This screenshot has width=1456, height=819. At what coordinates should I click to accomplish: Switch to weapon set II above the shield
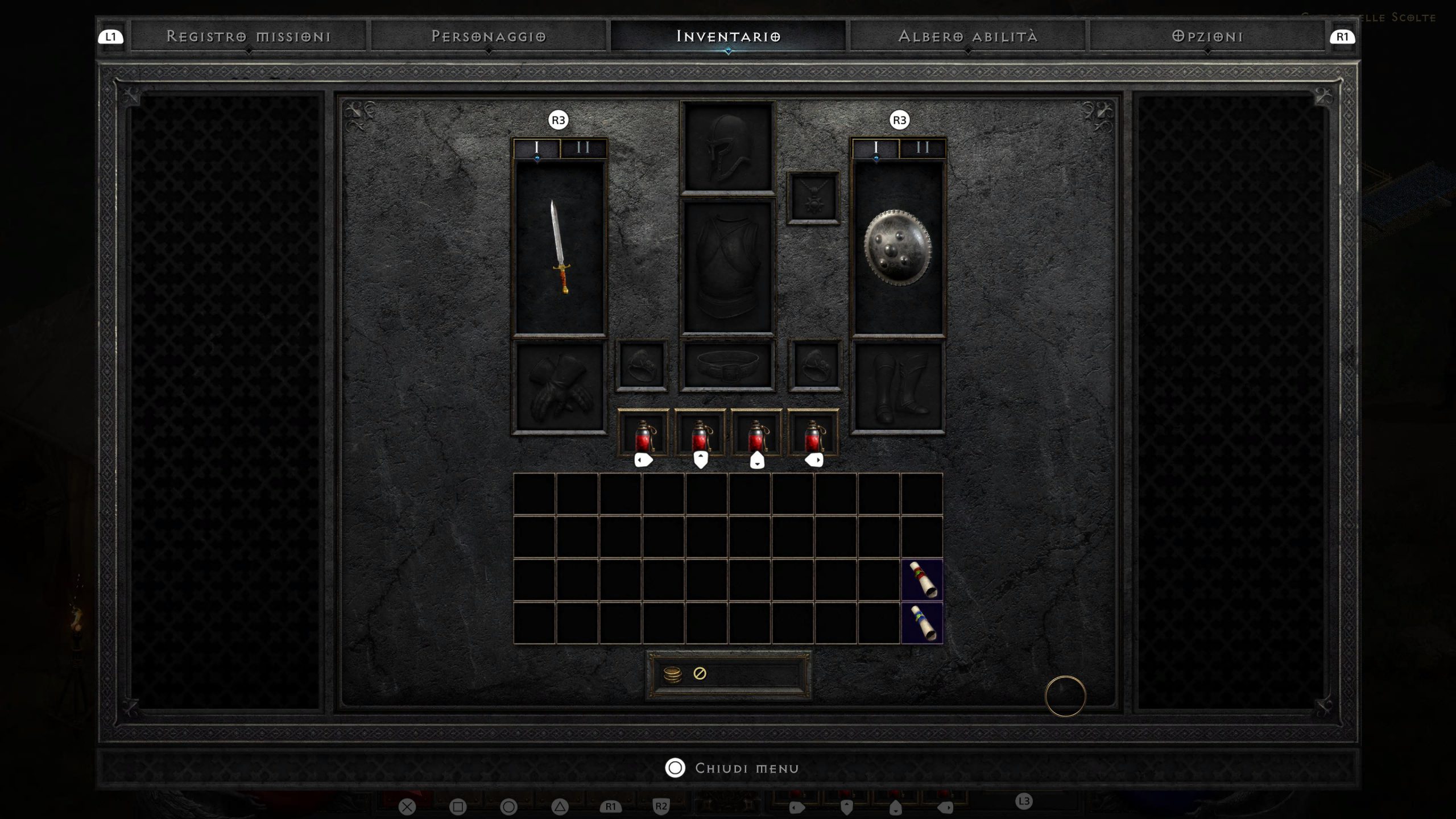(923, 148)
